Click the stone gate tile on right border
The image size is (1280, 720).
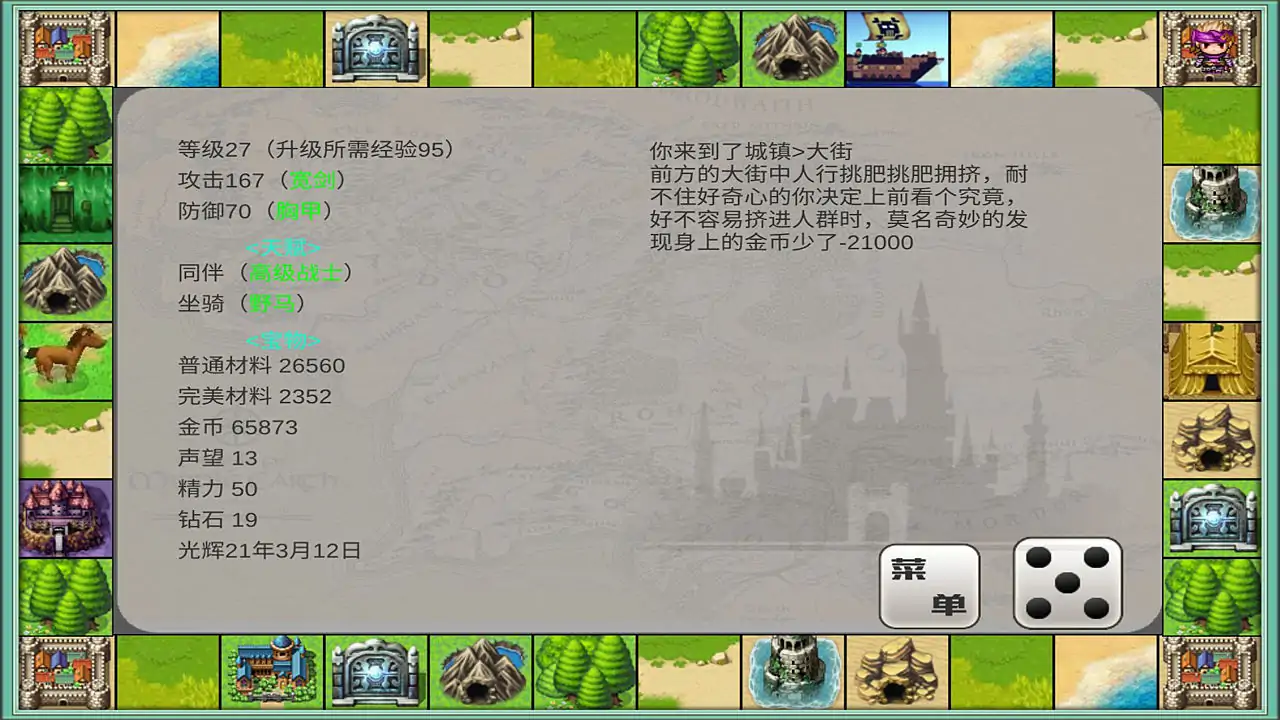[1211, 516]
